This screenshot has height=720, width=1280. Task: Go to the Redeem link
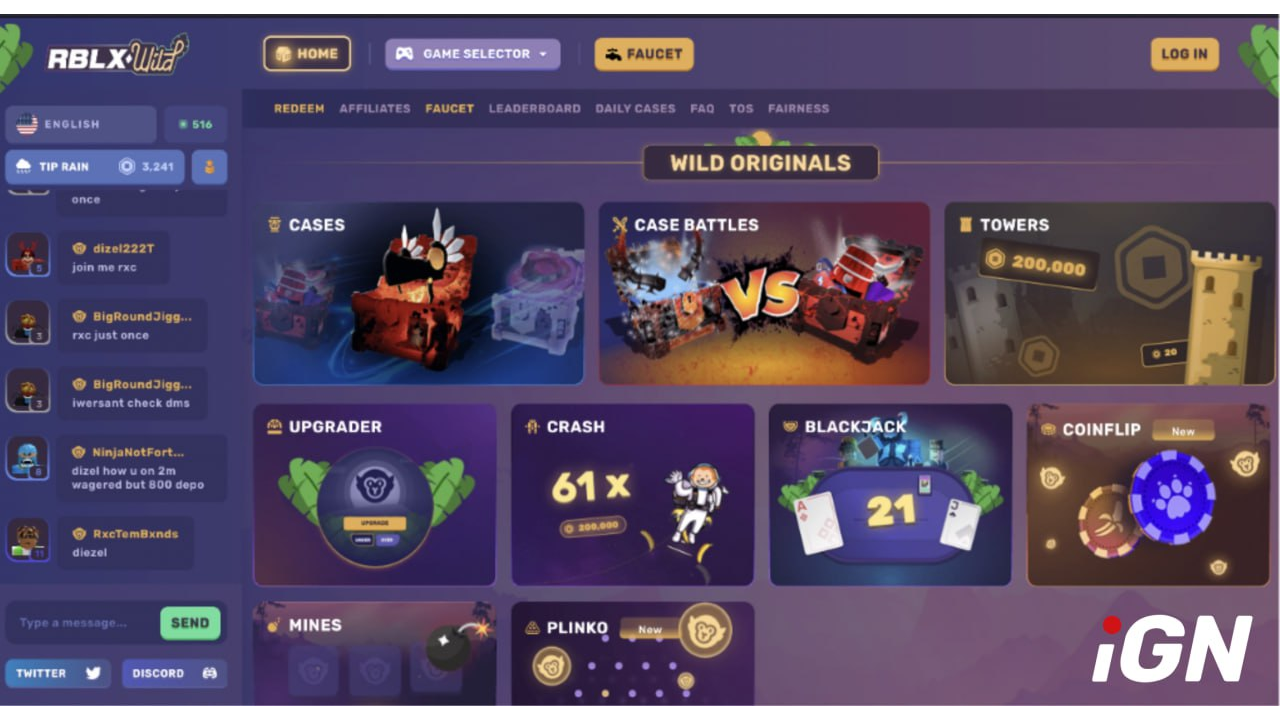299,108
